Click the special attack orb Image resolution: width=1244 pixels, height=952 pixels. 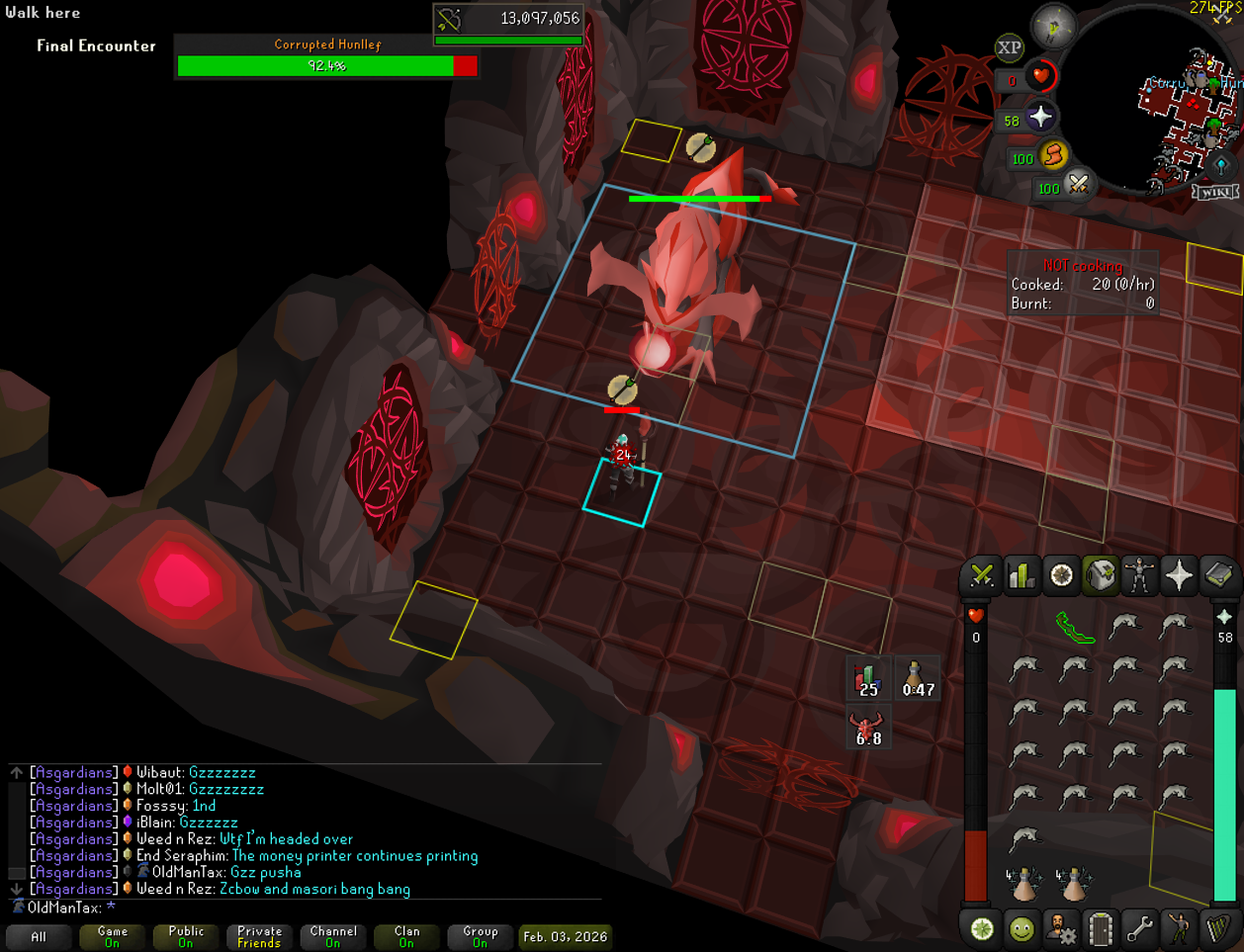pos(1079,185)
